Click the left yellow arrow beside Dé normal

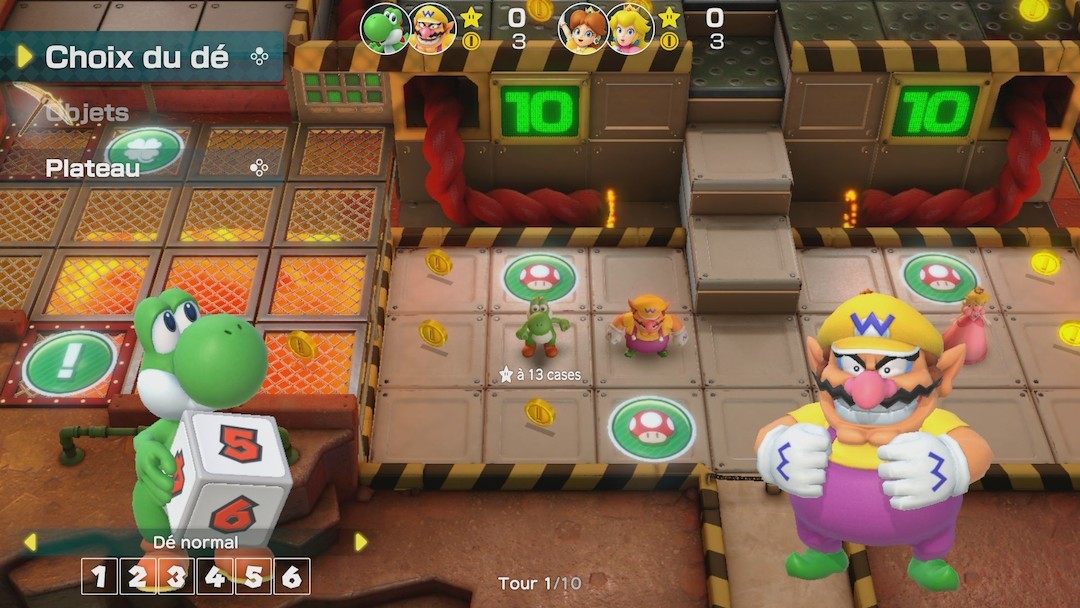pos(30,542)
